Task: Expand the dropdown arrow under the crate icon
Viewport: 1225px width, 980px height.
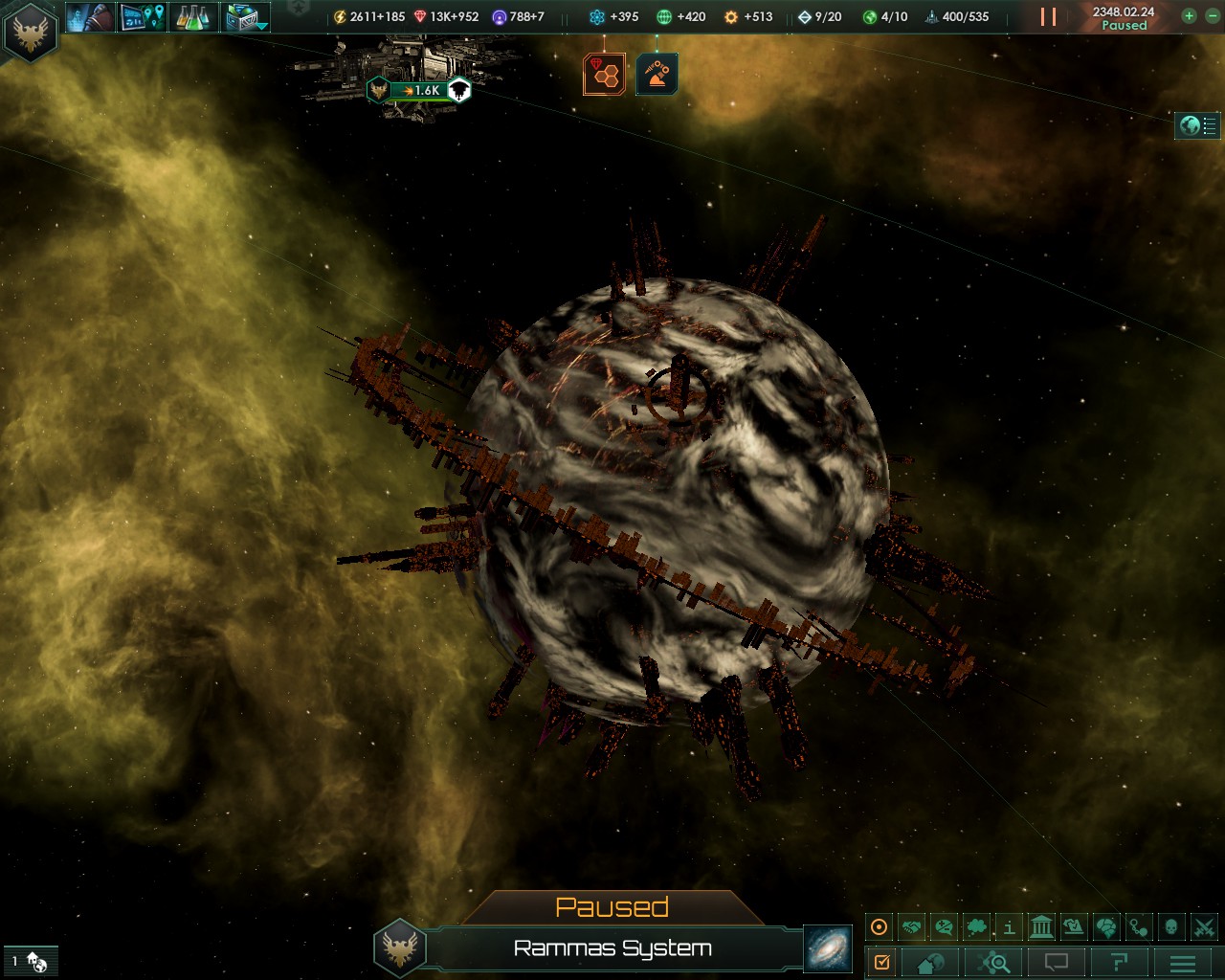Action: (260, 24)
